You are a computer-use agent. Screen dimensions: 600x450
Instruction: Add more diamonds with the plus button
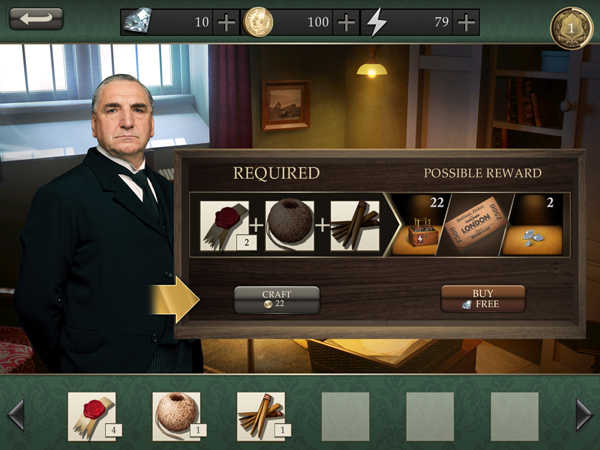[226, 22]
